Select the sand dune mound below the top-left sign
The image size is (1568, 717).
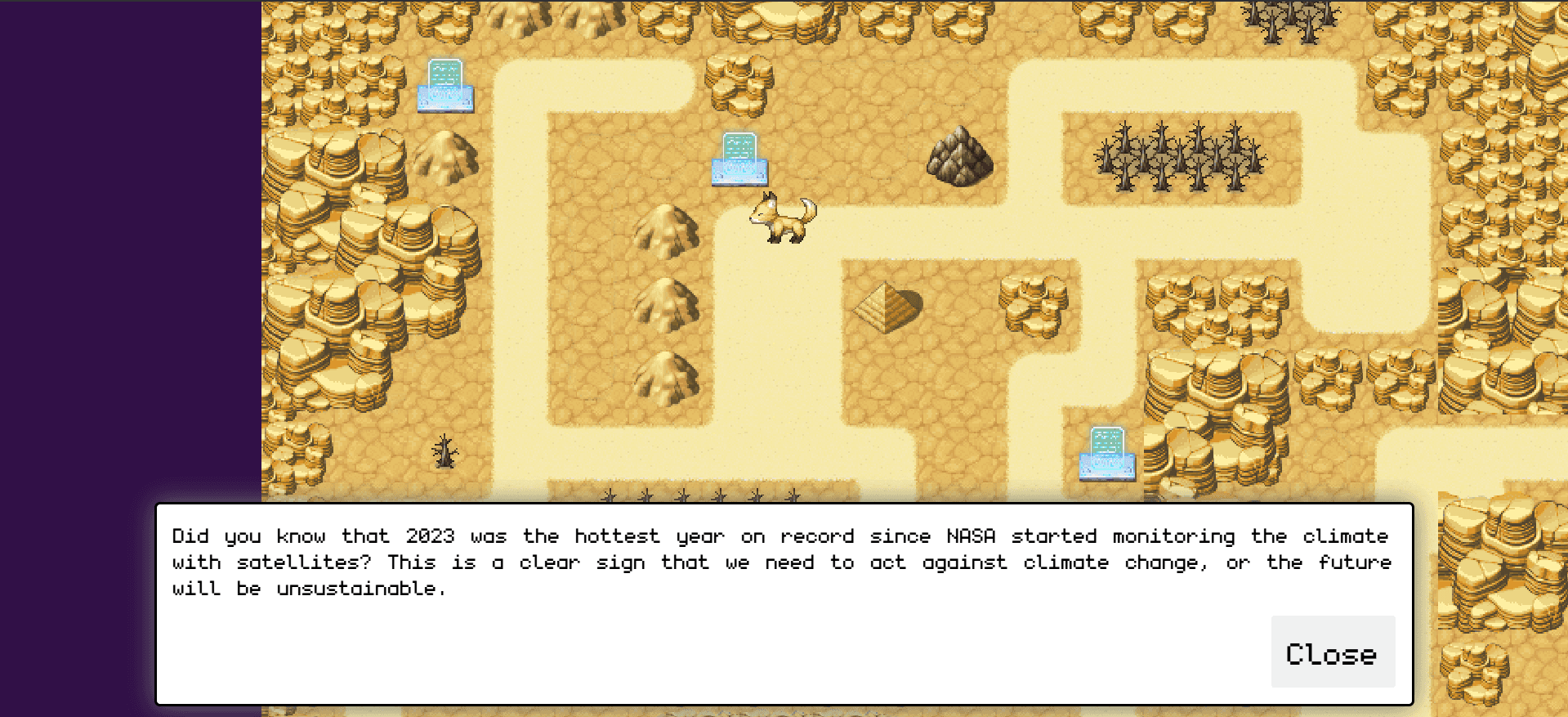click(x=446, y=155)
